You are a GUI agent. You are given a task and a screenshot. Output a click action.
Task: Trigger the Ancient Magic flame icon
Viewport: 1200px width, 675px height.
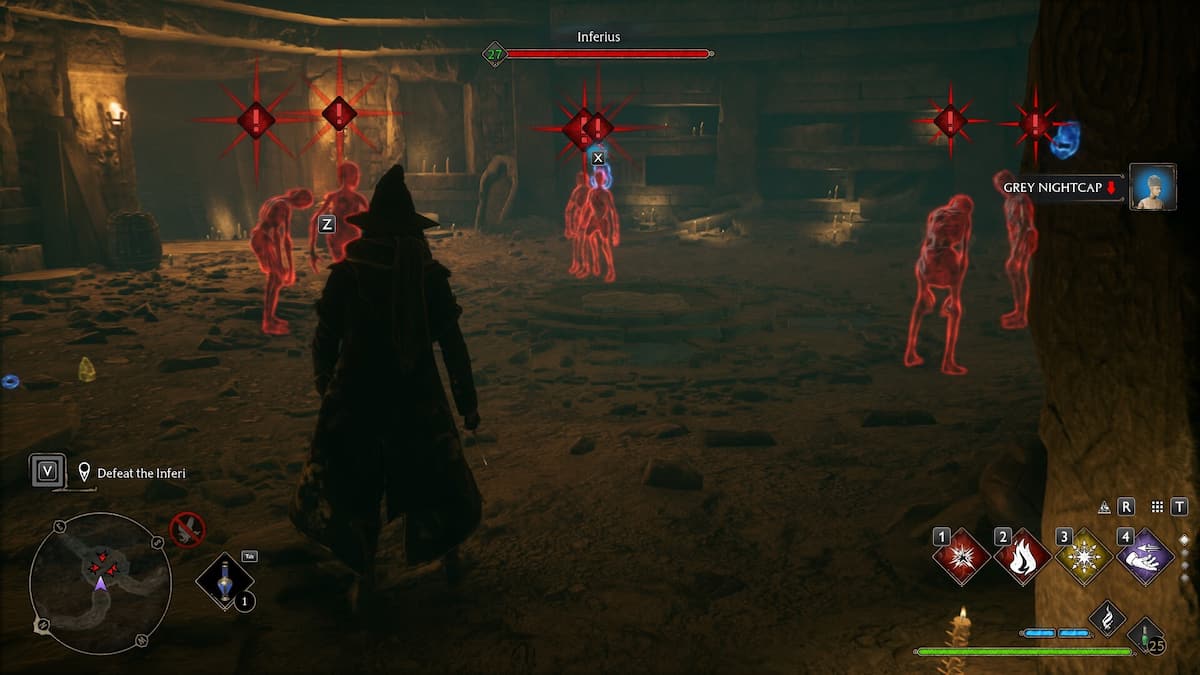click(x=1107, y=619)
